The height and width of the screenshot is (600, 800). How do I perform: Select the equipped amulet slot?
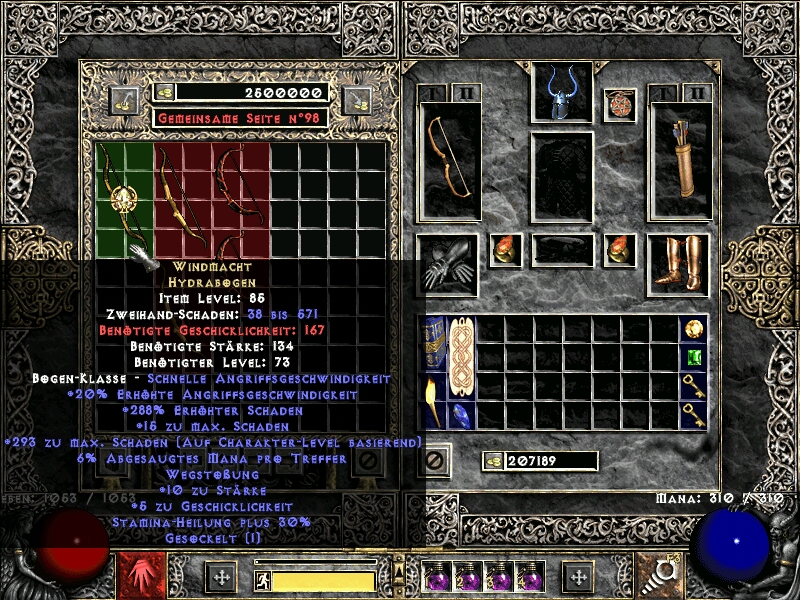(x=619, y=104)
